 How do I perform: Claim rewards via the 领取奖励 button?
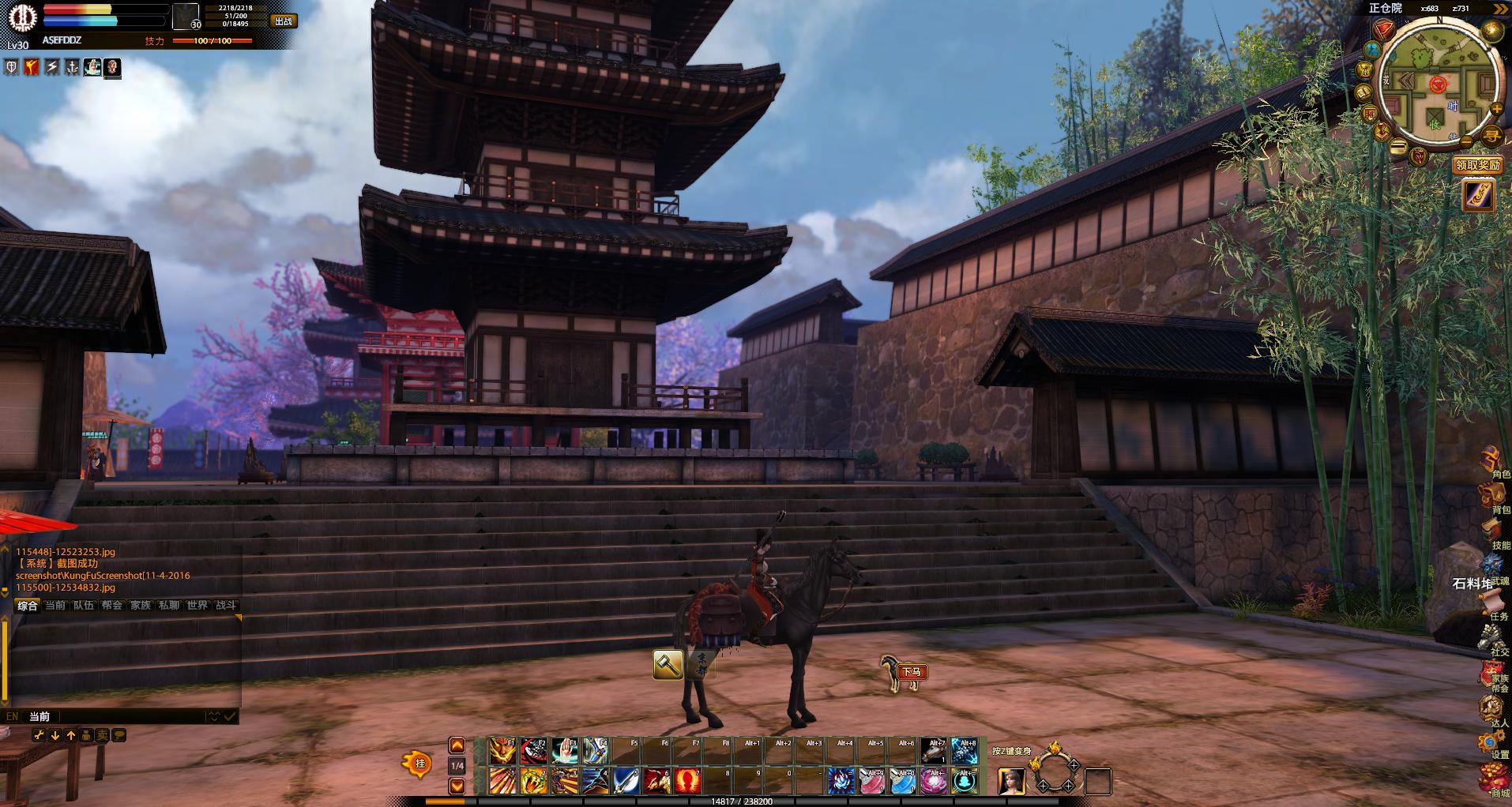(x=1477, y=165)
